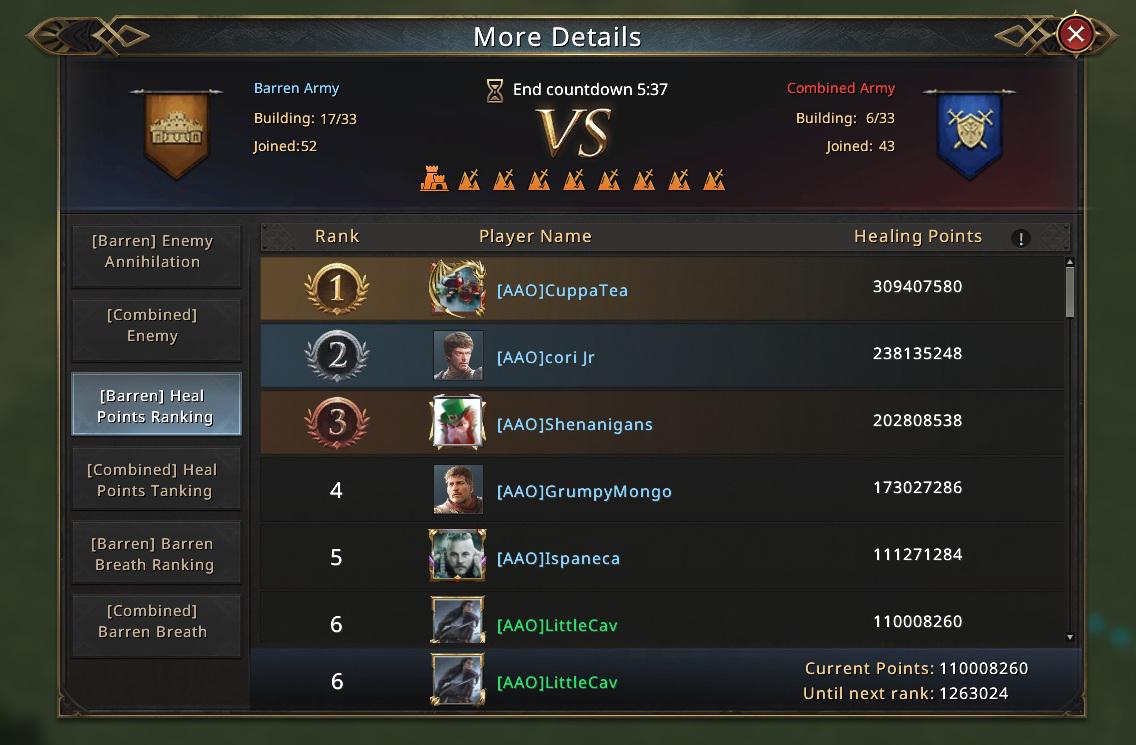This screenshot has height=745, width=1136.
Task: Open the [Barren] Barren Breath Ranking tab
Action: coord(154,554)
